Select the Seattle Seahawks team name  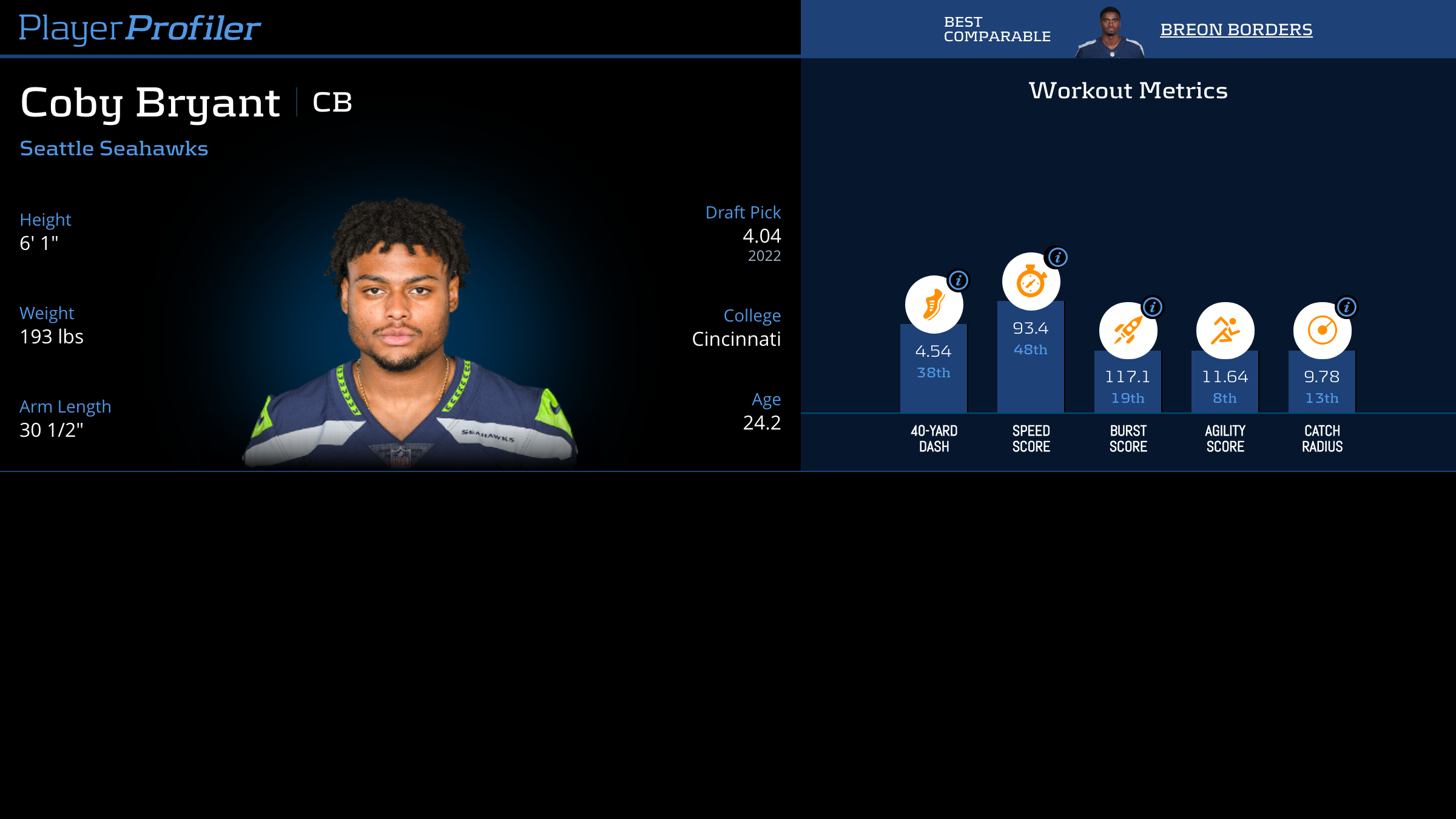tap(113, 147)
